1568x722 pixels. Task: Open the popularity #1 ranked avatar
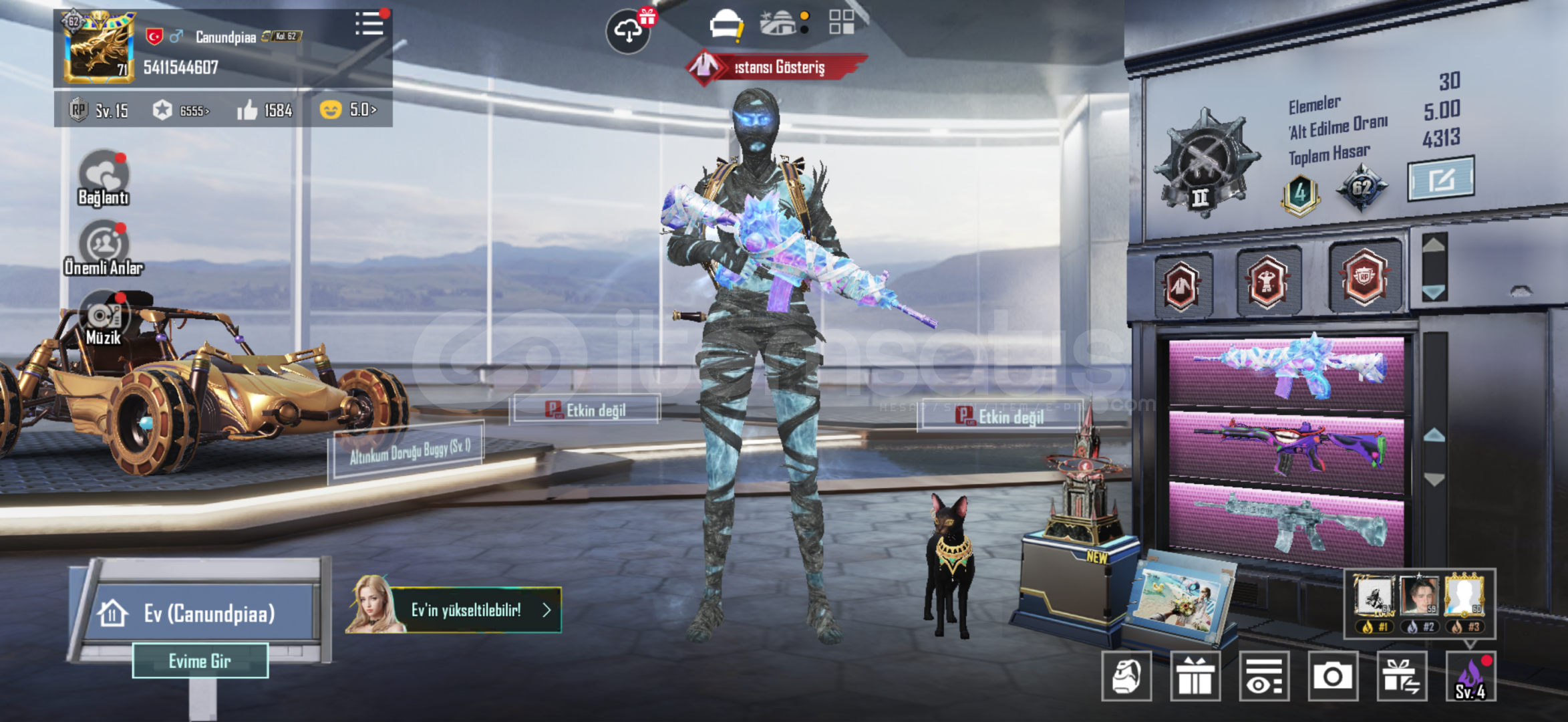pyautogui.click(x=1374, y=600)
